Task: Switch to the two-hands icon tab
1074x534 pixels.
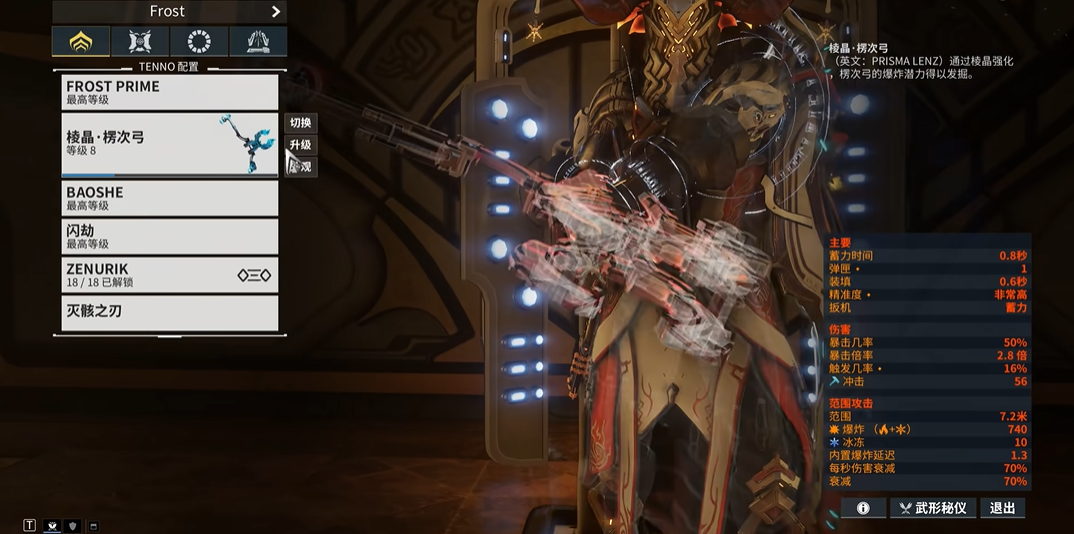Action: (x=258, y=42)
